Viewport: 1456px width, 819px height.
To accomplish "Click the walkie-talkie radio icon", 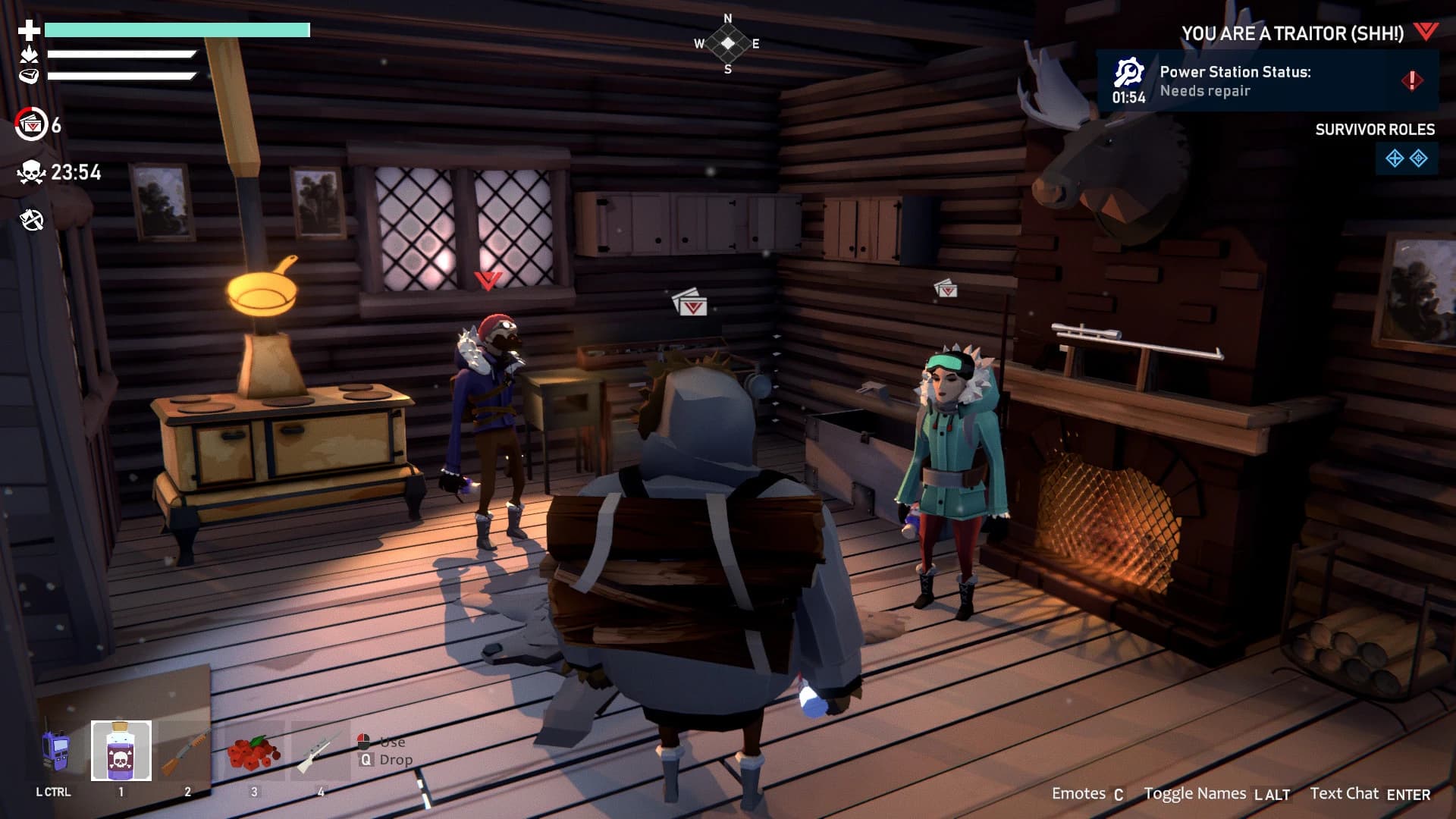I will coord(55,751).
